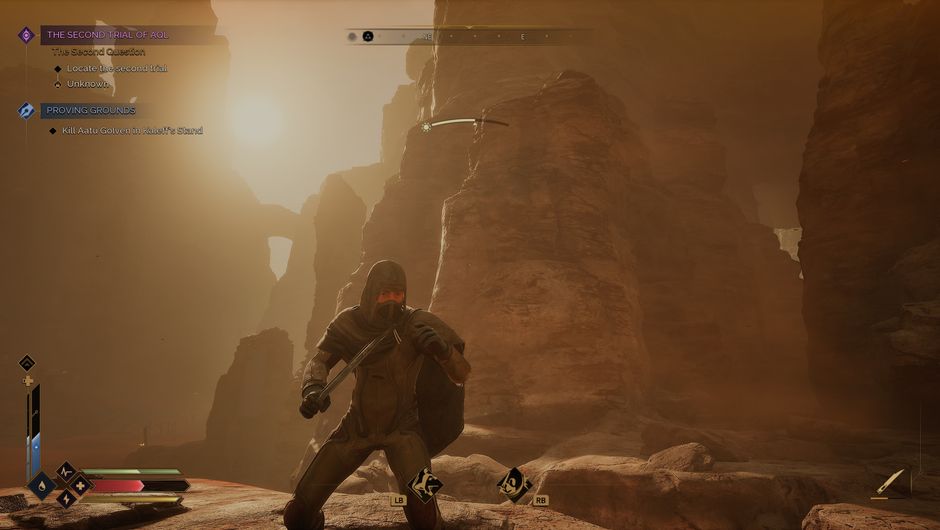
Task: Activate the right companion ability icon
Action: pos(513,484)
